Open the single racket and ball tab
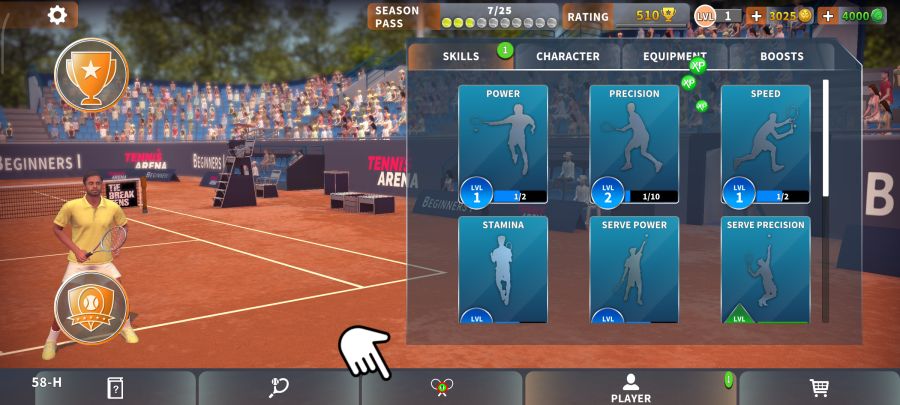This screenshot has height=405, width=900. [279, 388]
